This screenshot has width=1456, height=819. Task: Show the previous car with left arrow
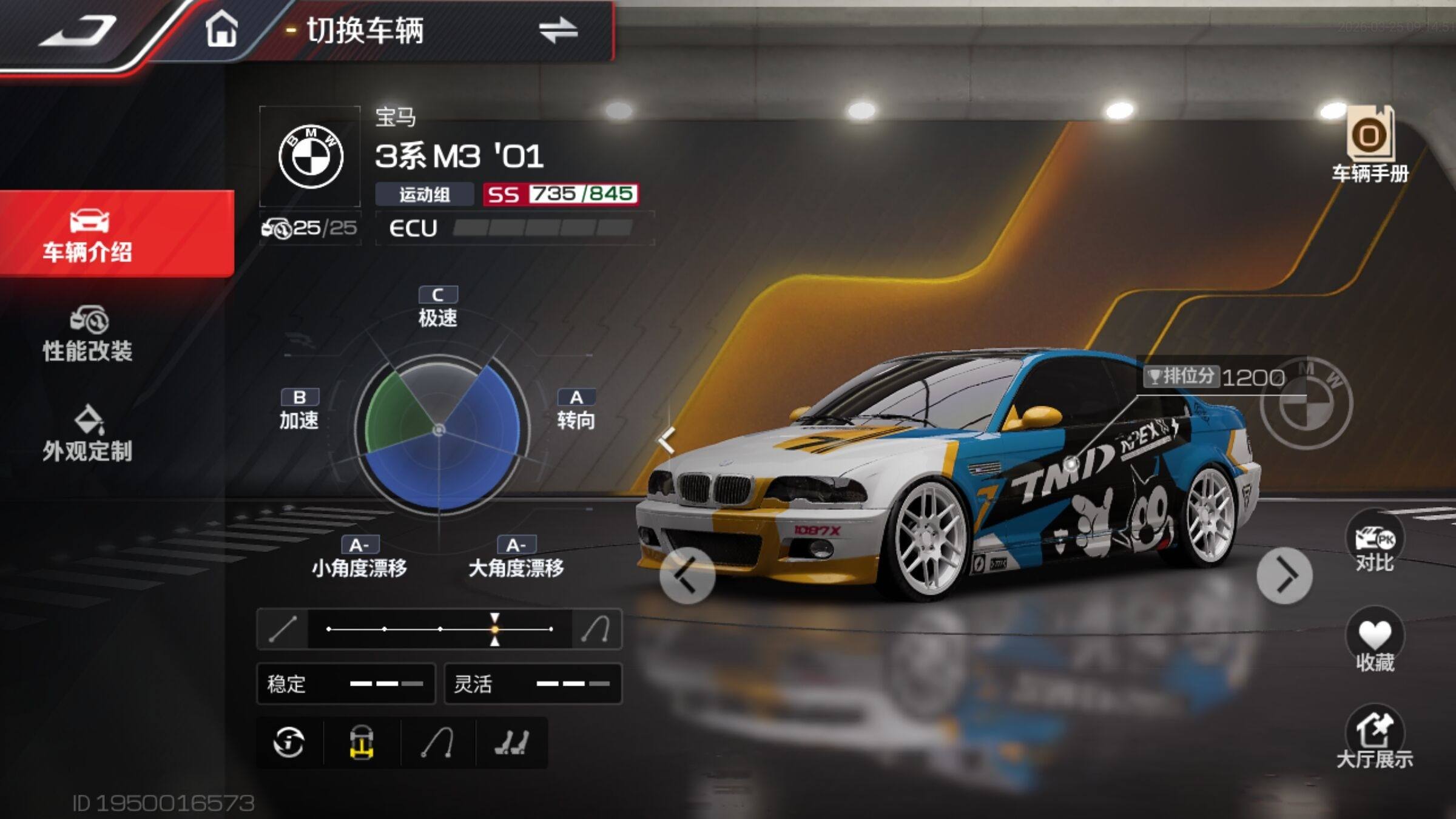click(687, 575)
